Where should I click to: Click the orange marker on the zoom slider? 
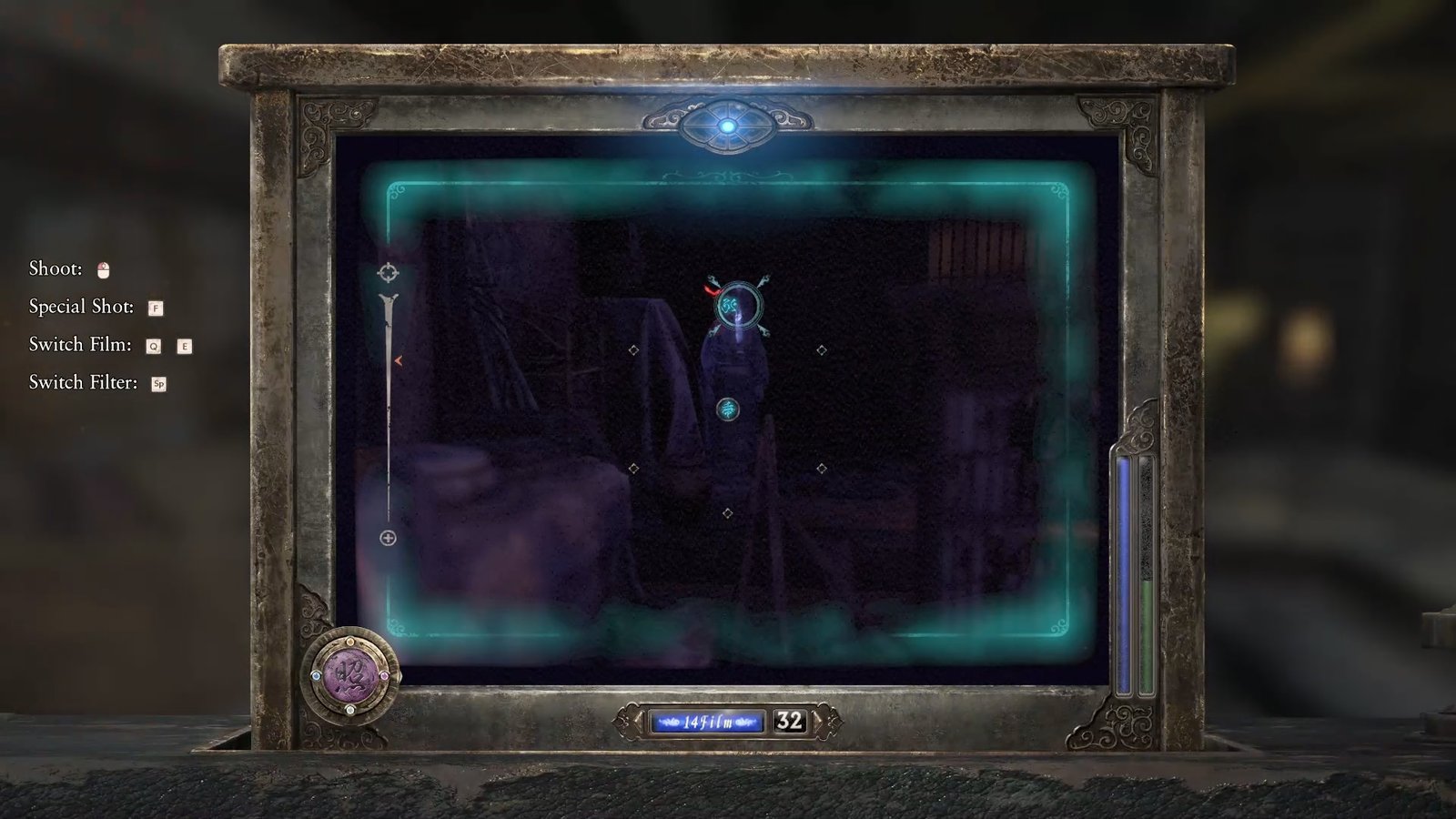click(399, 359)
